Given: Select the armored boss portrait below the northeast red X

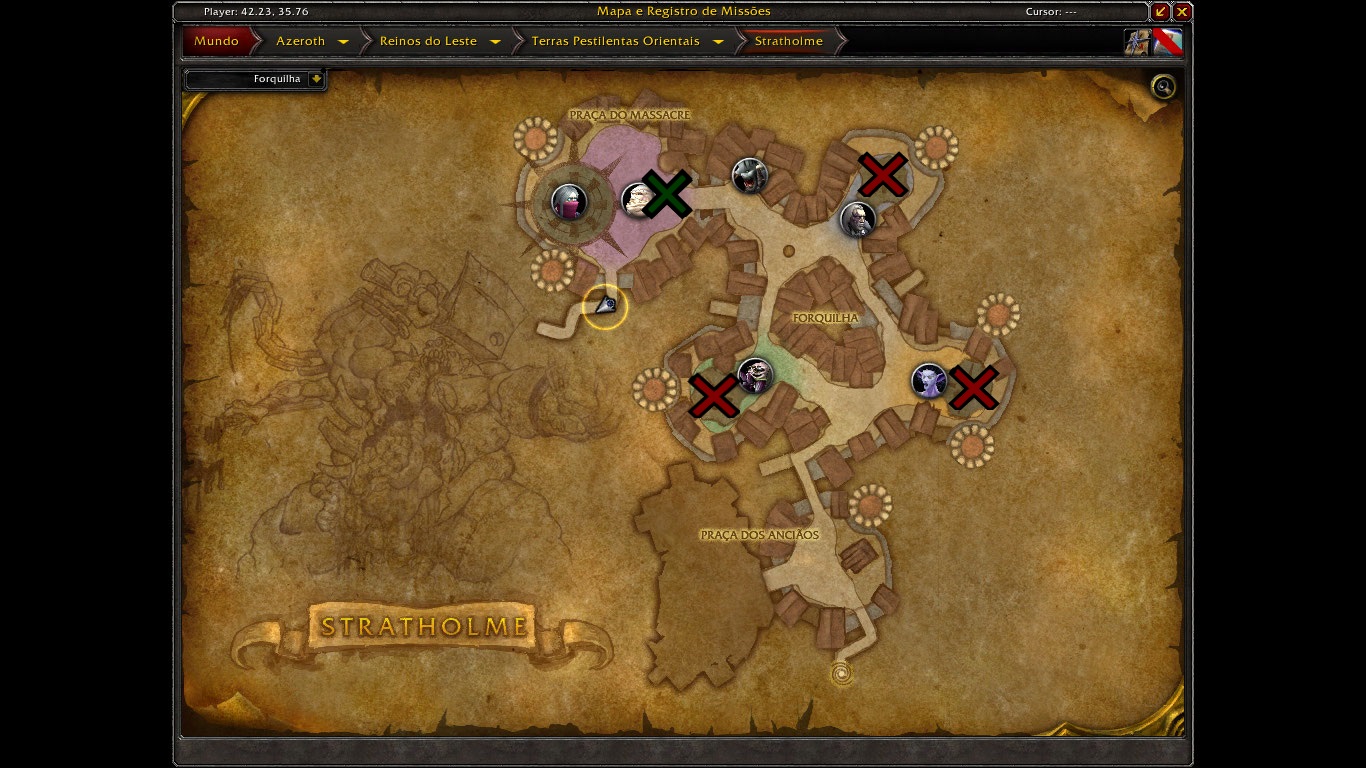Looking at the screenshot, I should [x=859, y=219].
